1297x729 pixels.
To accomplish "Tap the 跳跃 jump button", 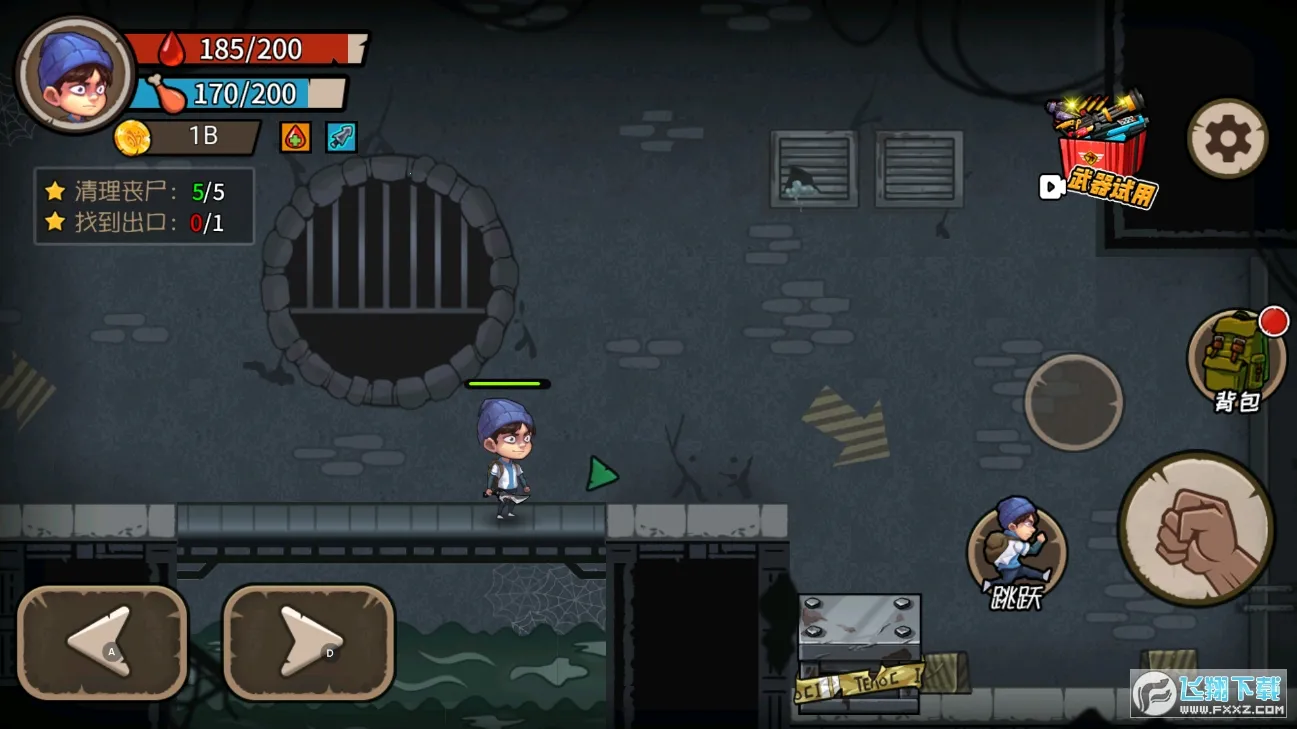I will (1016, 552).
